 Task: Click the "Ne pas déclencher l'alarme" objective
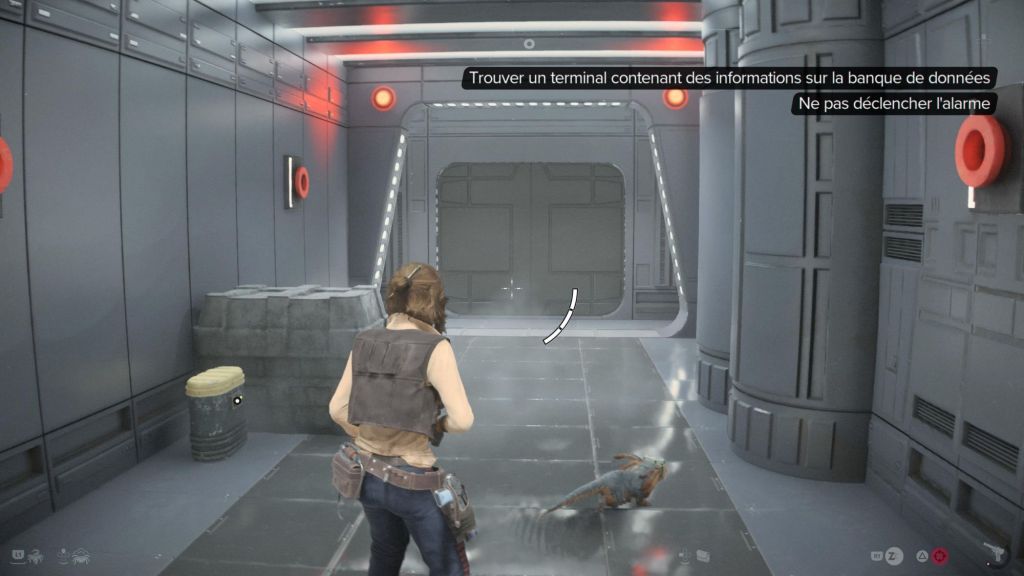895,104
